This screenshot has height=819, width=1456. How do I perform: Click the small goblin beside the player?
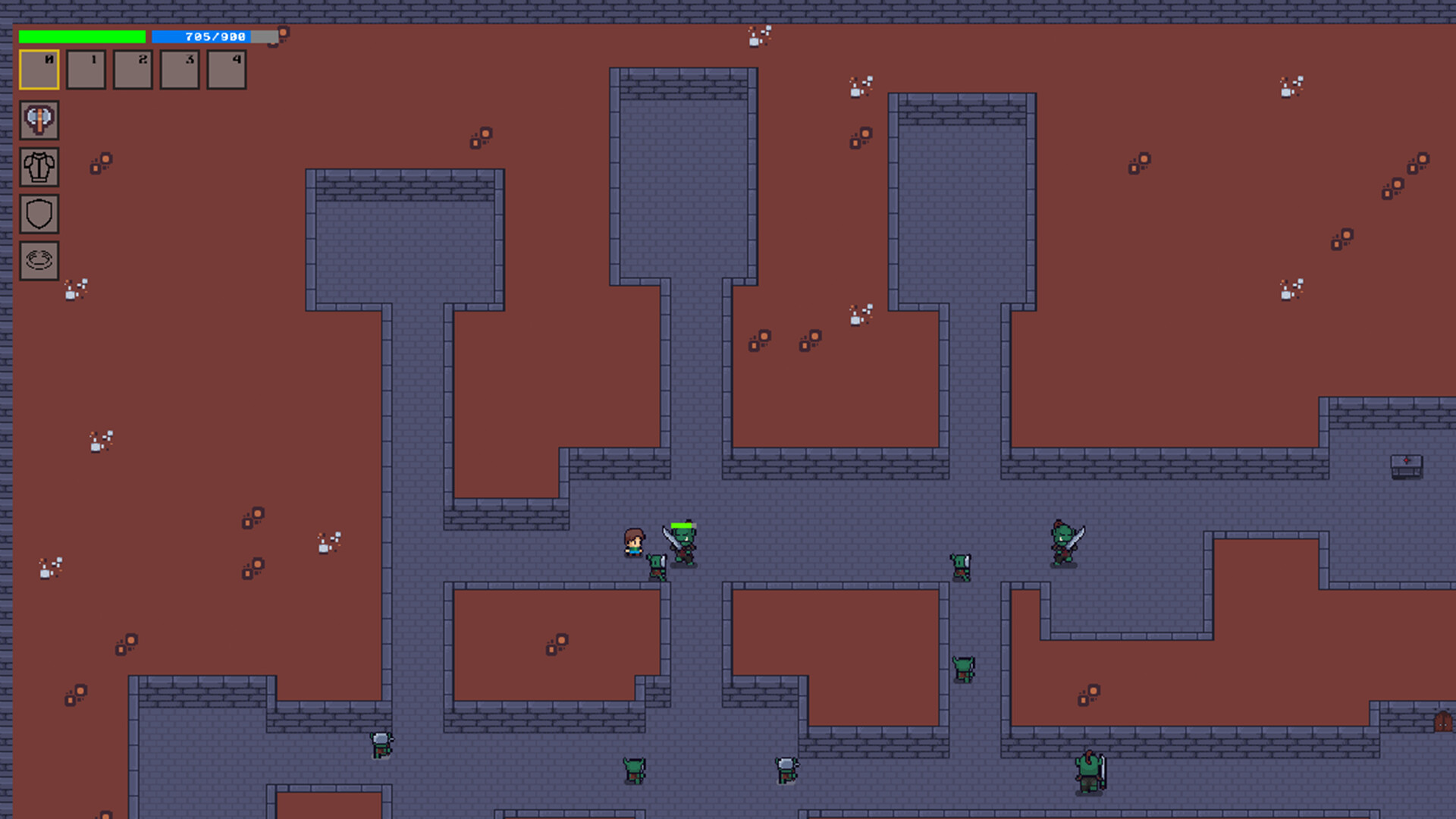[x=655, y=567]
